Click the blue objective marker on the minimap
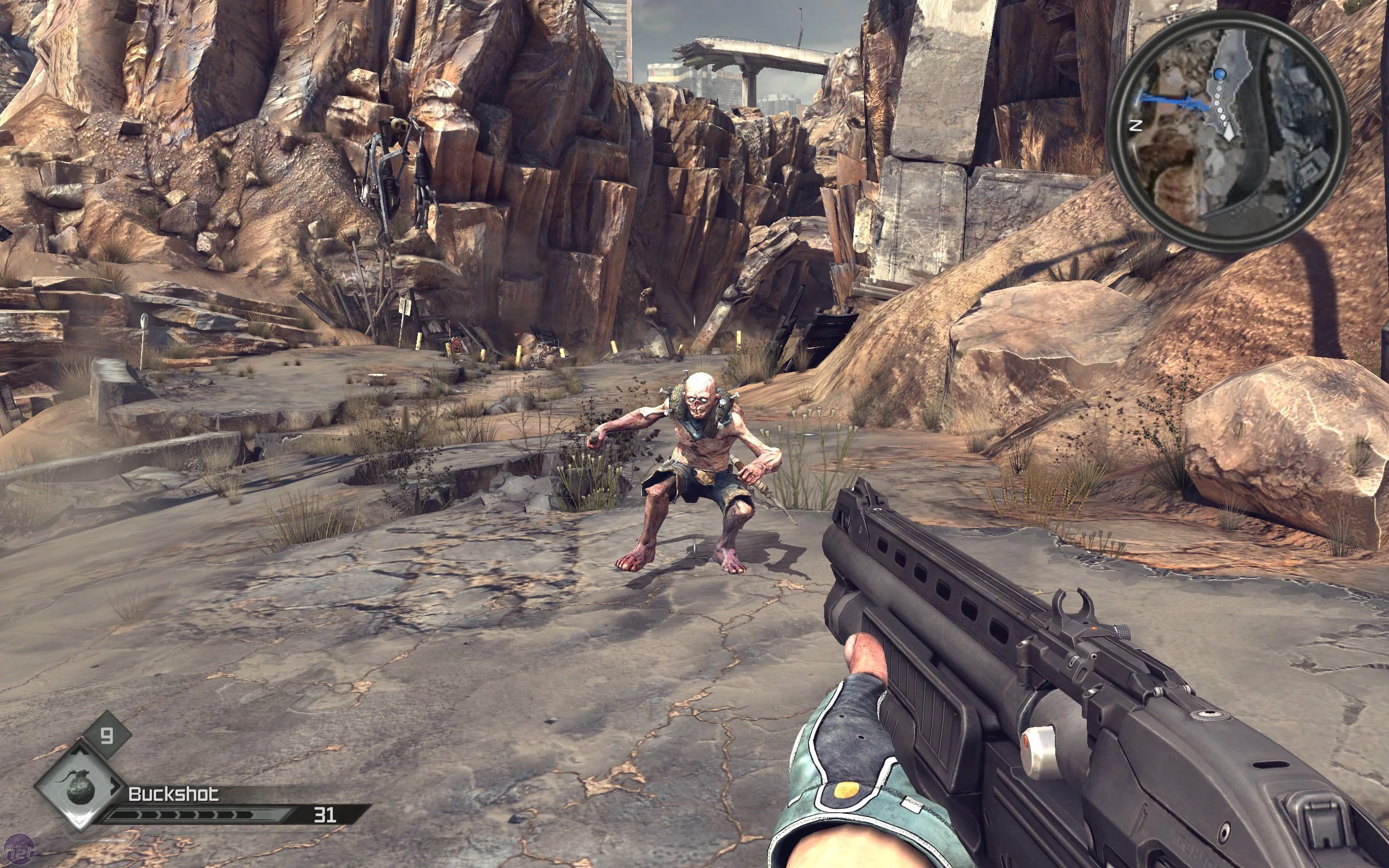 [x=1220, y=74]
